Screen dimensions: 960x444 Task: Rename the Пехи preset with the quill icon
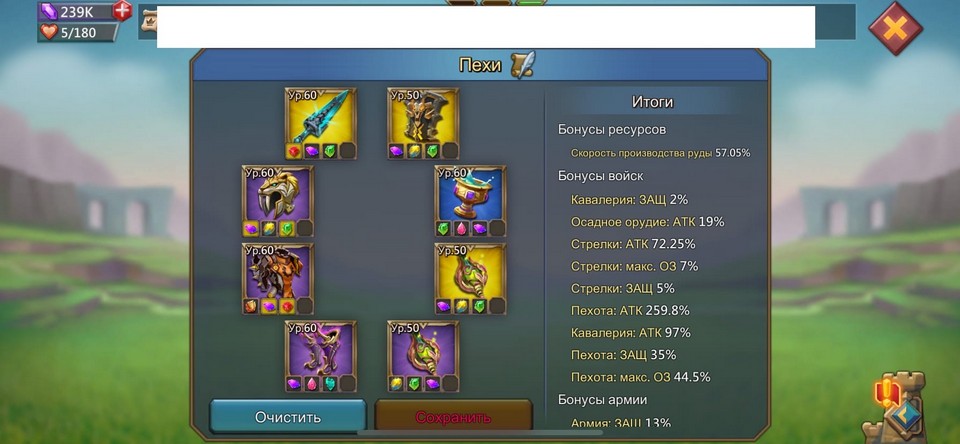(522, 65)
